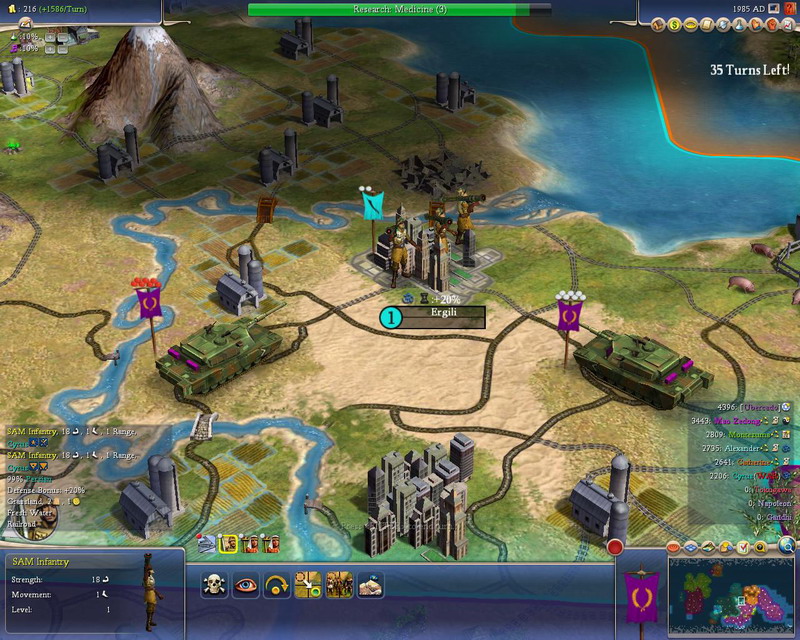Activate the skull delete unit command
800x640 pixels.
point(213,586)
